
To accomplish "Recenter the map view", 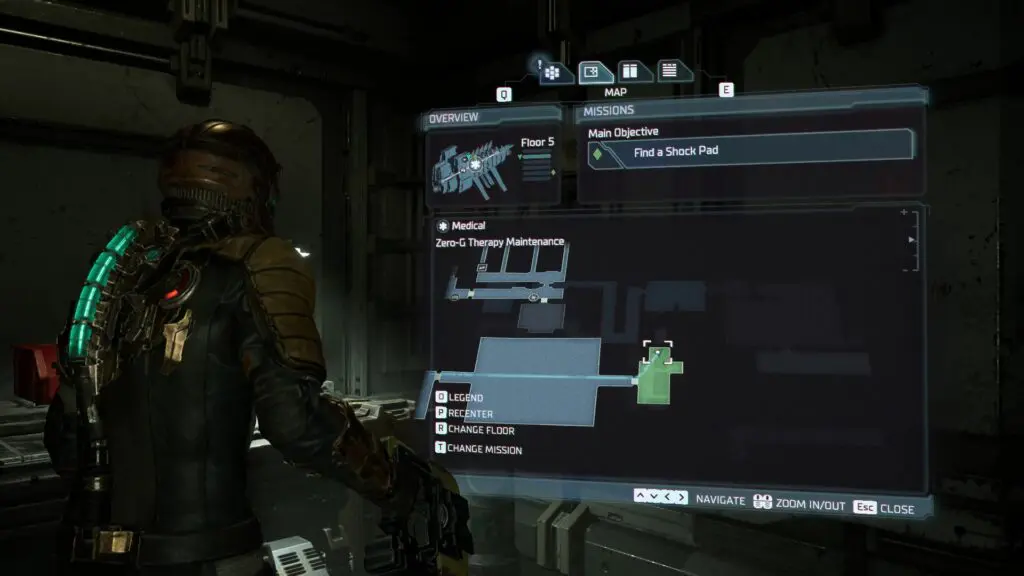I will click(470, 414).
